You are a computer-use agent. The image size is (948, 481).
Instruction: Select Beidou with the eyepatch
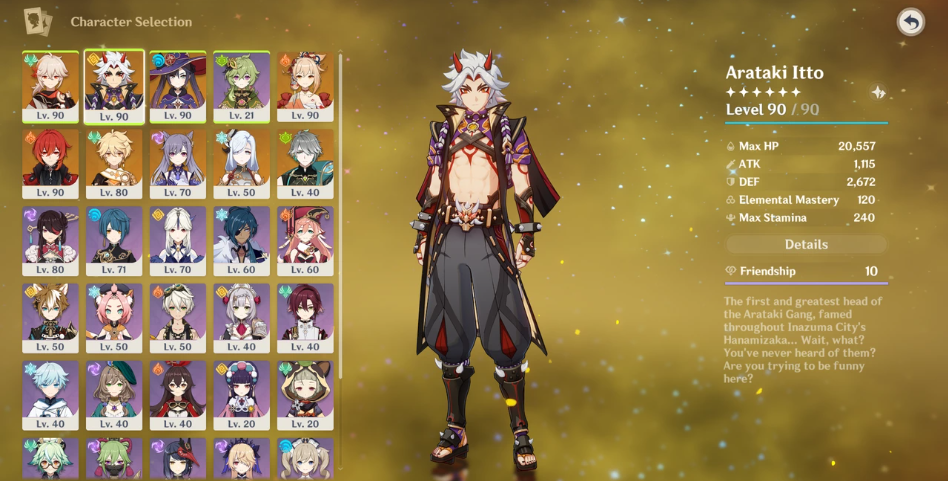click(50, 241)
